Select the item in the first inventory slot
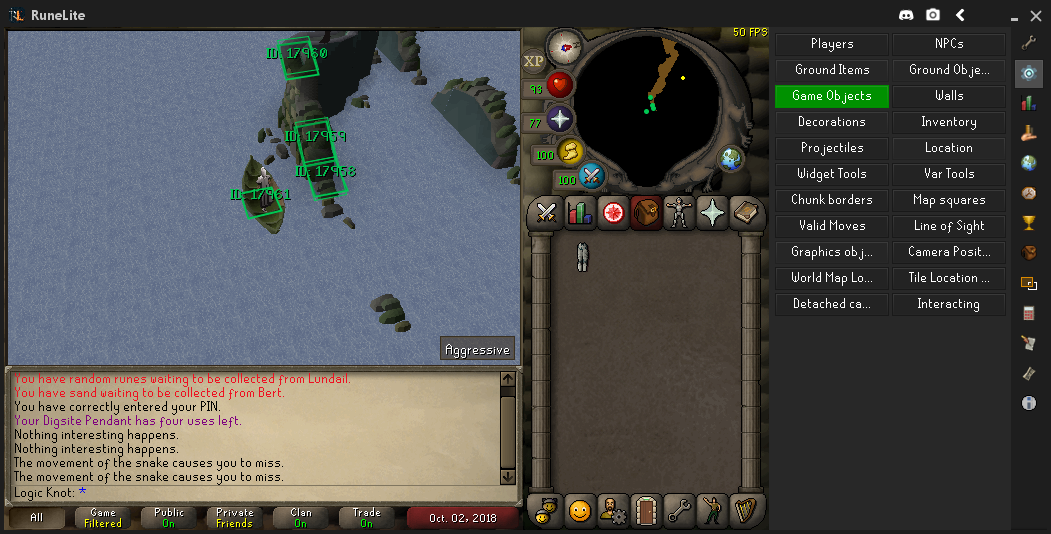The image size is (1051, 534). pyautogui.click(x=582, y=256)
